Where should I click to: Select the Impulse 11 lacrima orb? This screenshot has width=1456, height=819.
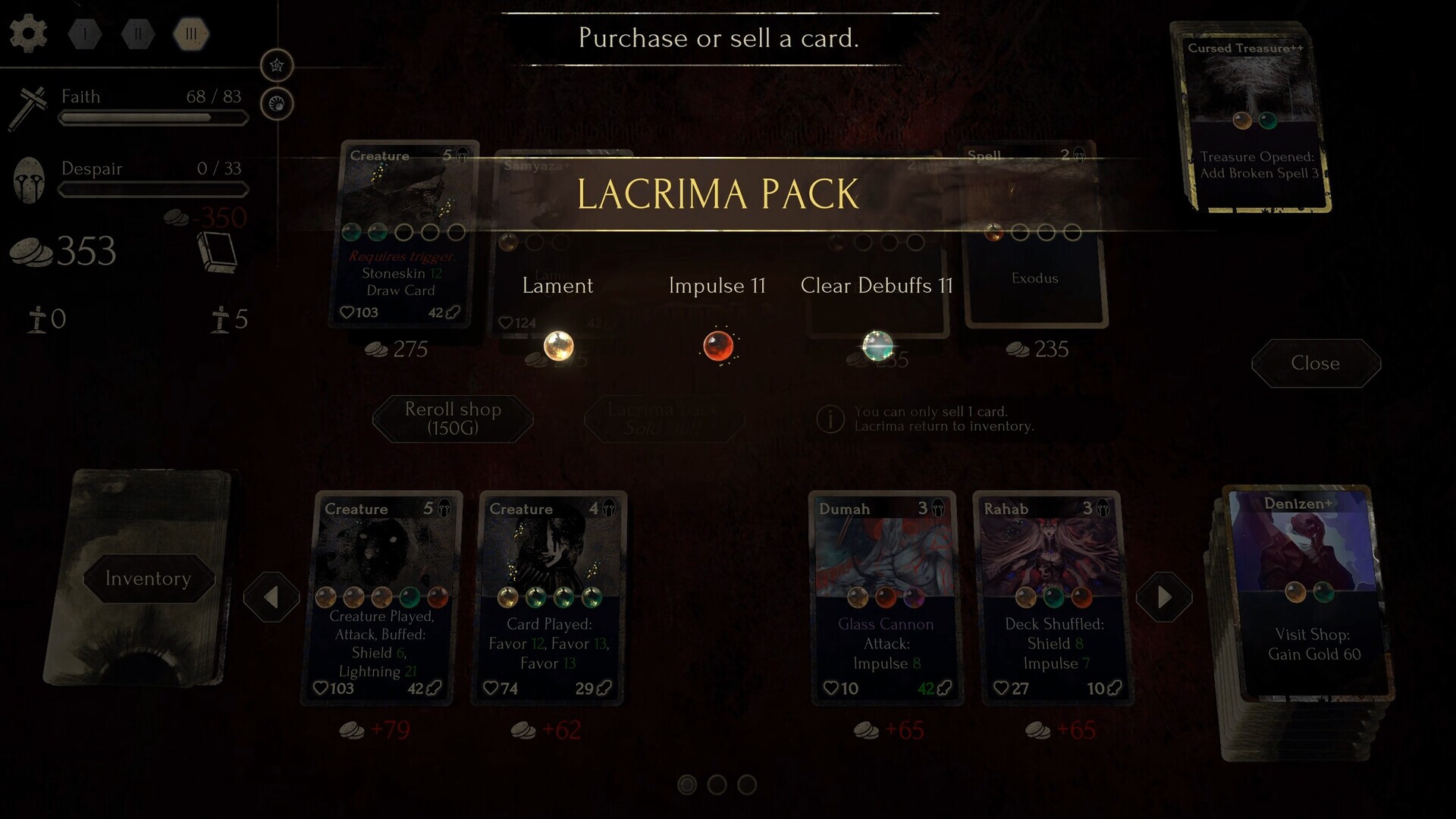(718, 347)
